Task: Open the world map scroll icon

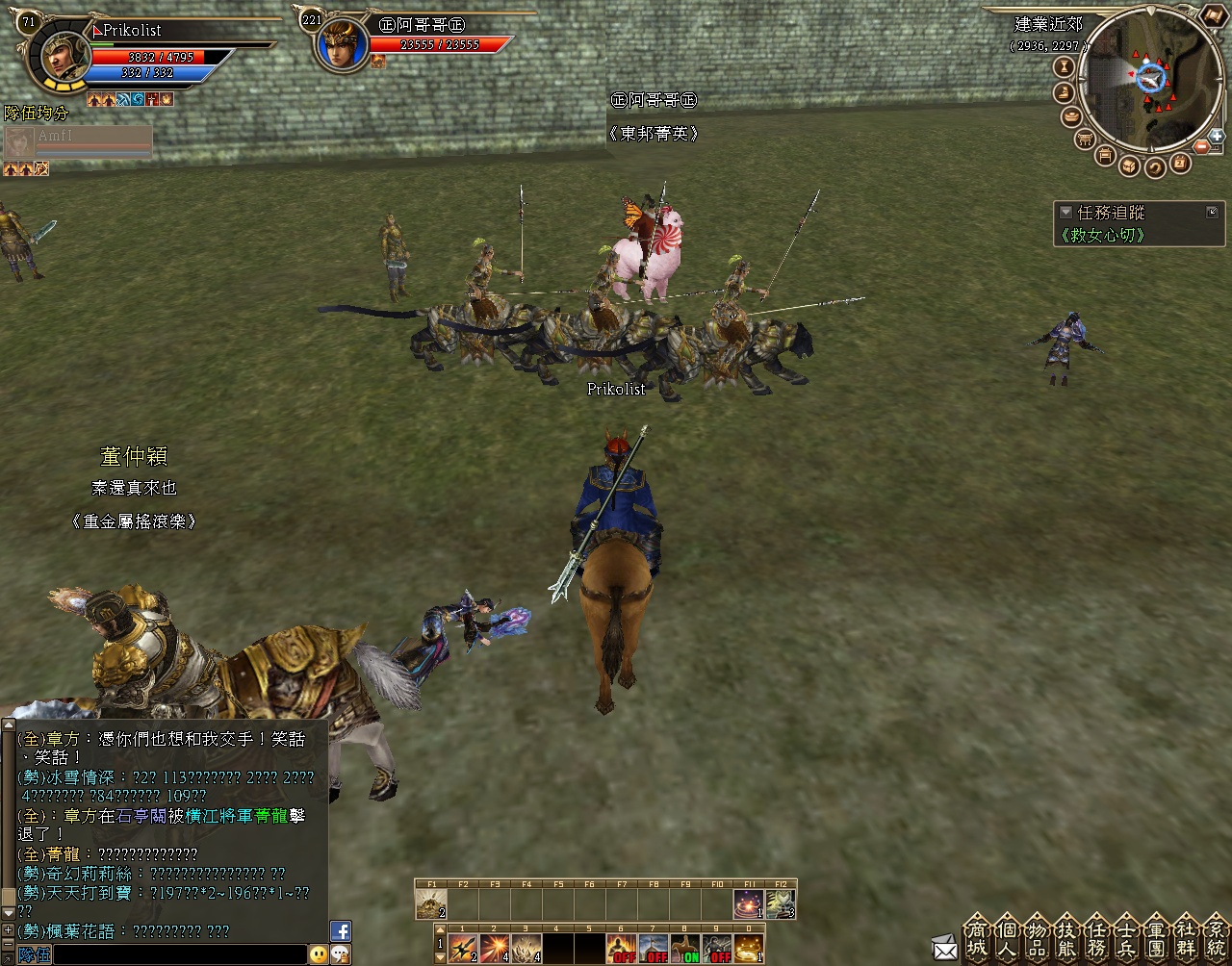Action: (x=1212, y=15)
